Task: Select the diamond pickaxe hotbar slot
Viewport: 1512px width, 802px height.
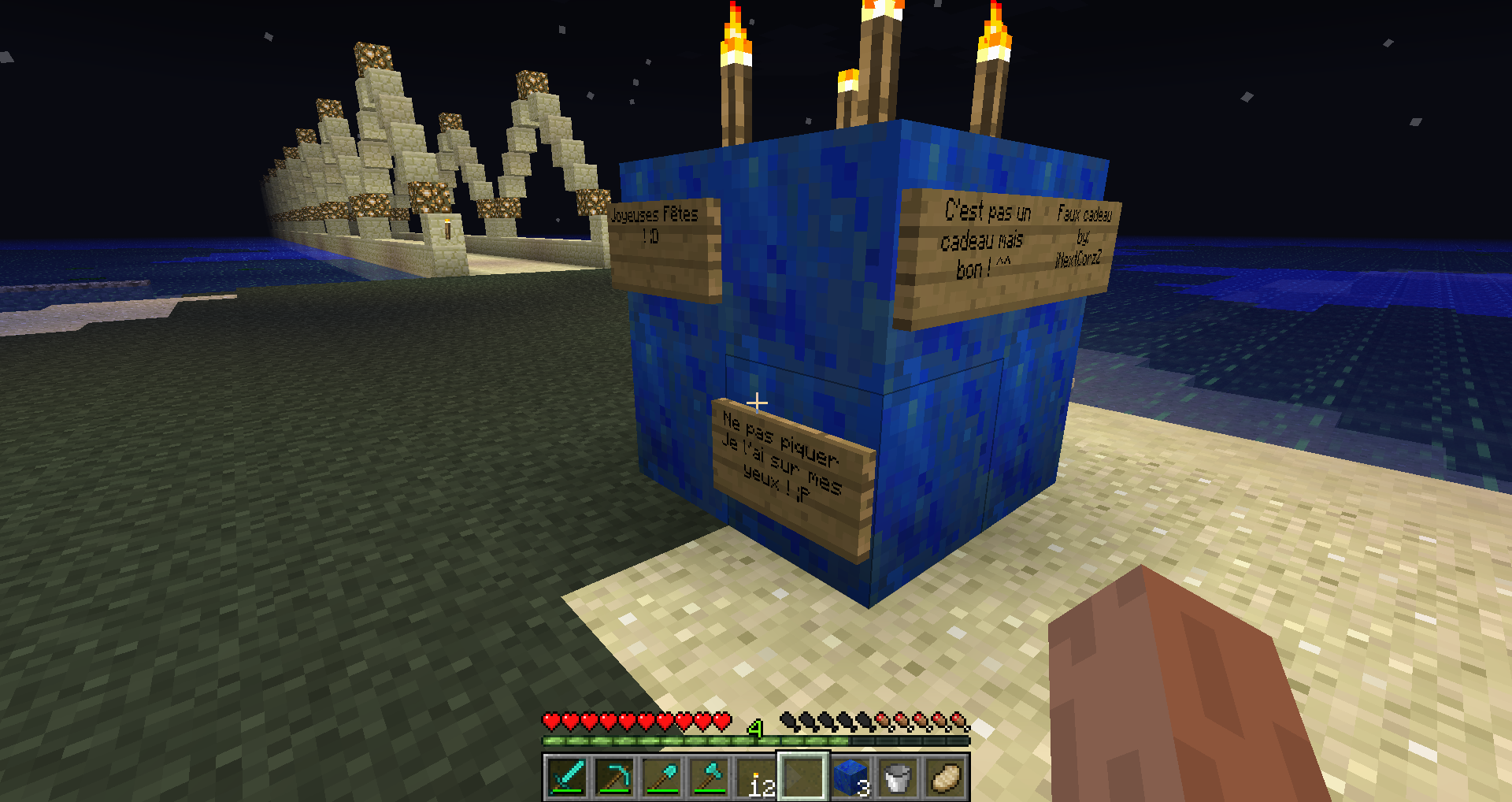Action: coord(614,778)
